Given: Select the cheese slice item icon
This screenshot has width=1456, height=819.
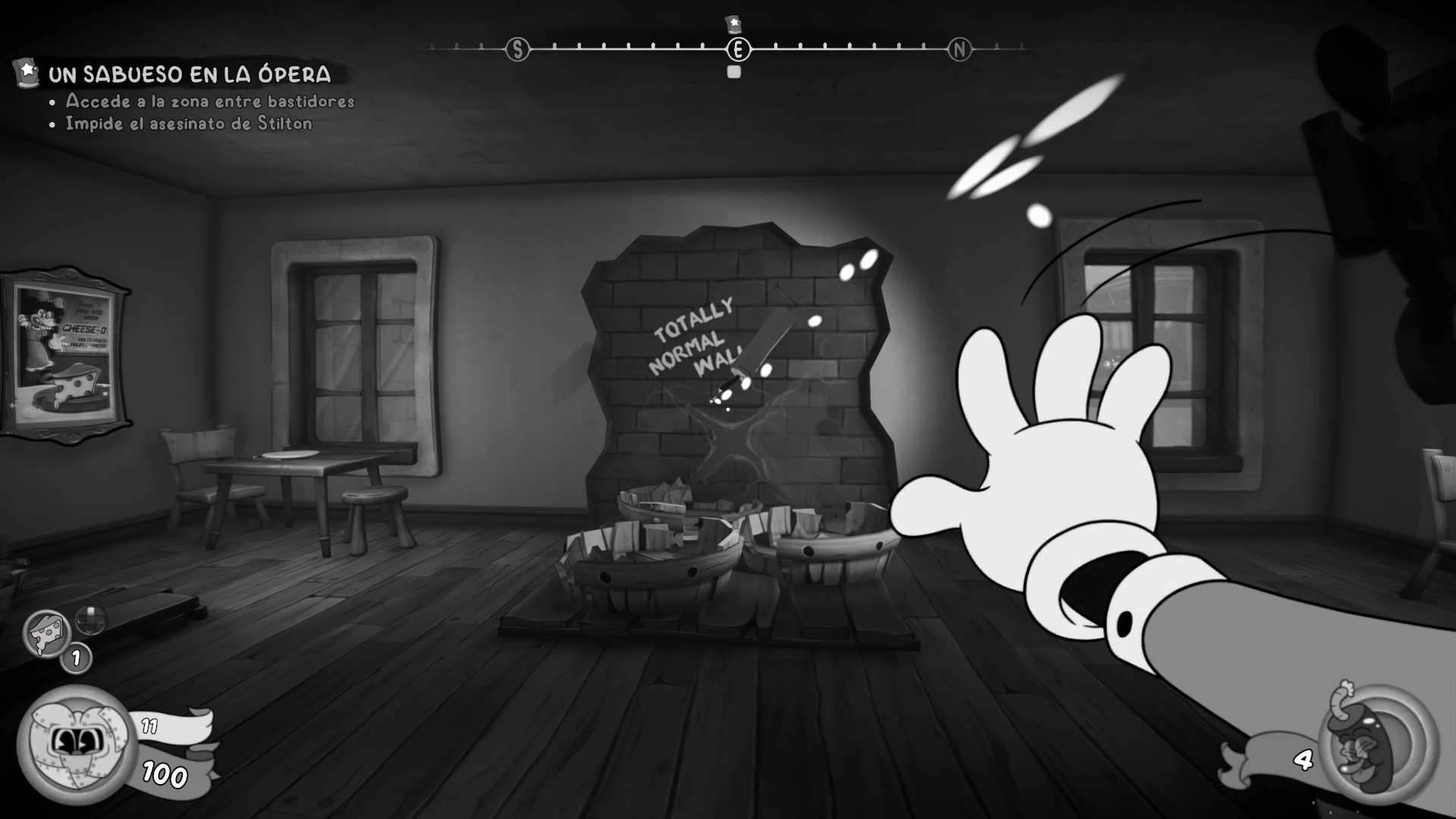Looking at the screenshot, I should coord(46,633).
